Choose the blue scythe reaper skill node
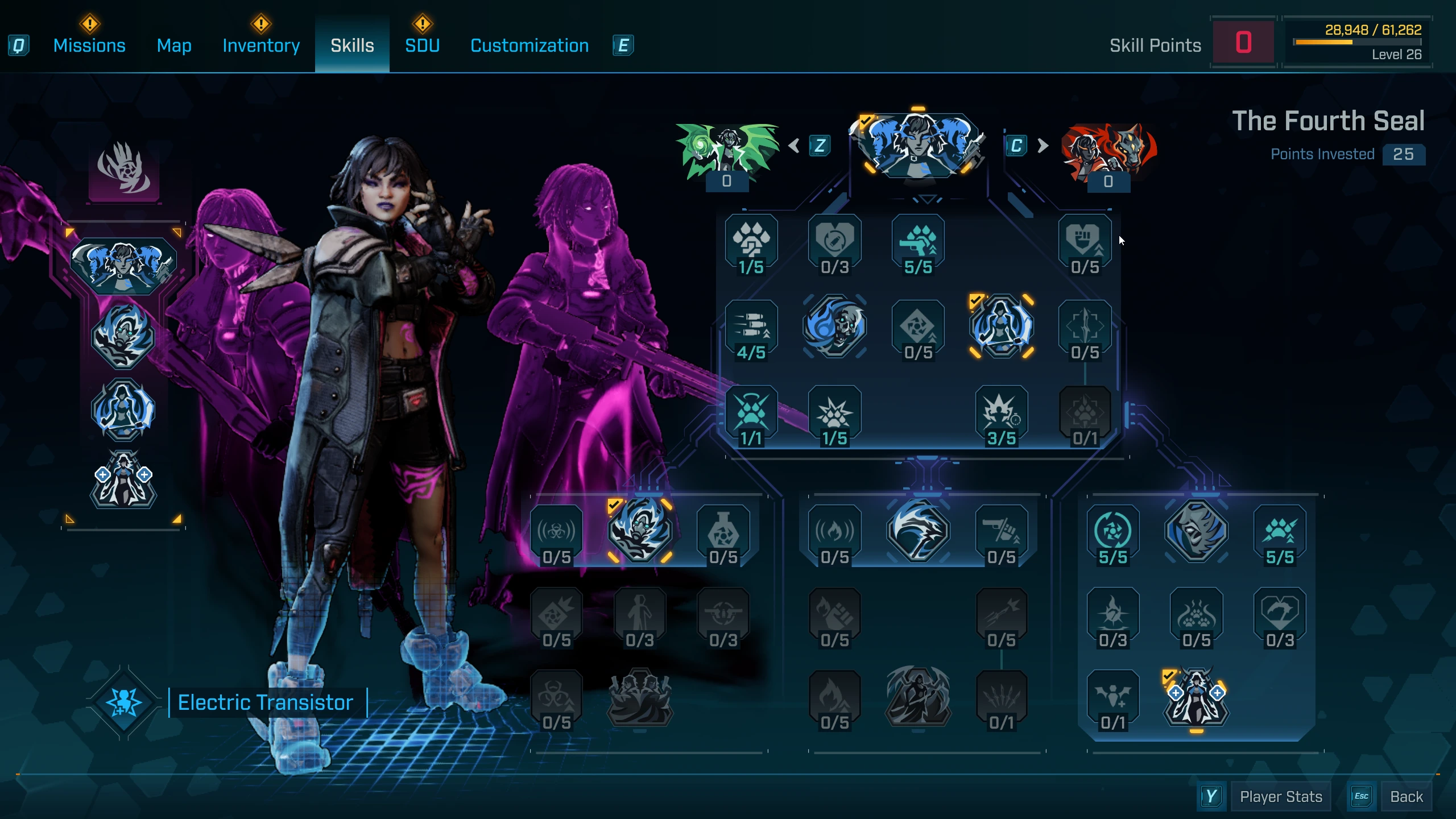Image resolution: width=1456 pixels, height=819 pixels. (x=917, y=531)
